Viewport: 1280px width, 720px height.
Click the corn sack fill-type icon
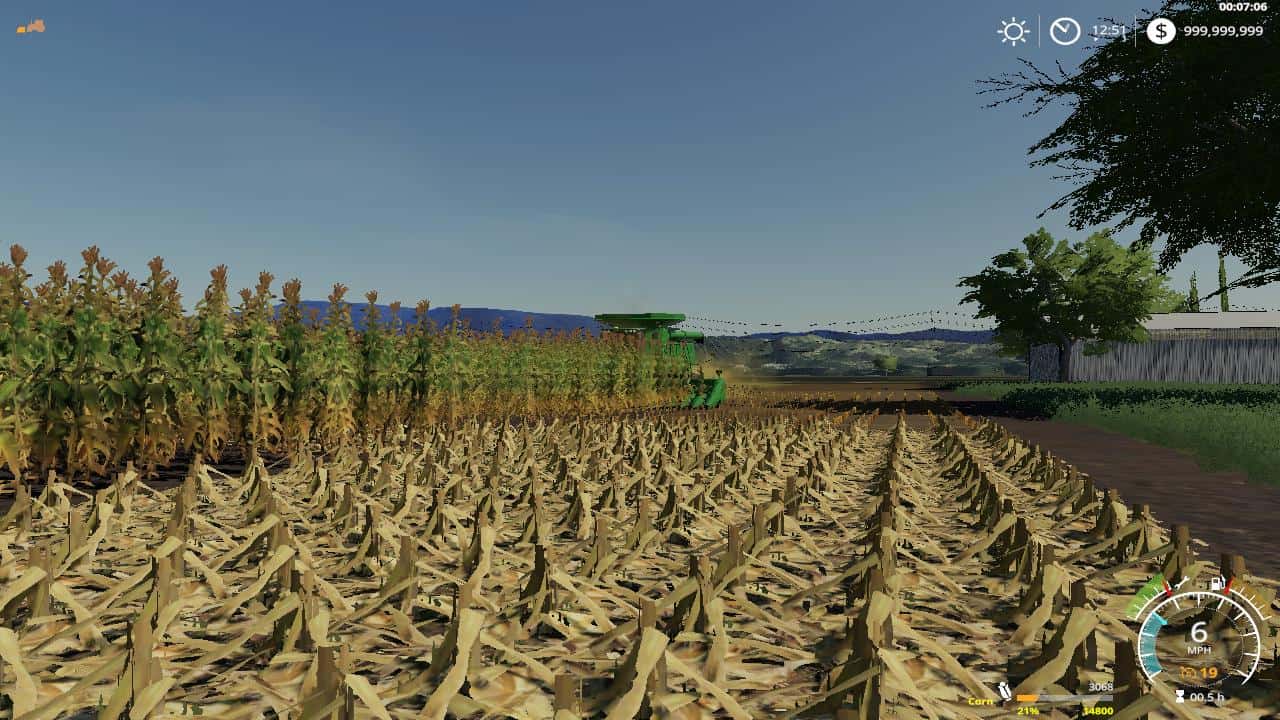(x=1005, y=690)
